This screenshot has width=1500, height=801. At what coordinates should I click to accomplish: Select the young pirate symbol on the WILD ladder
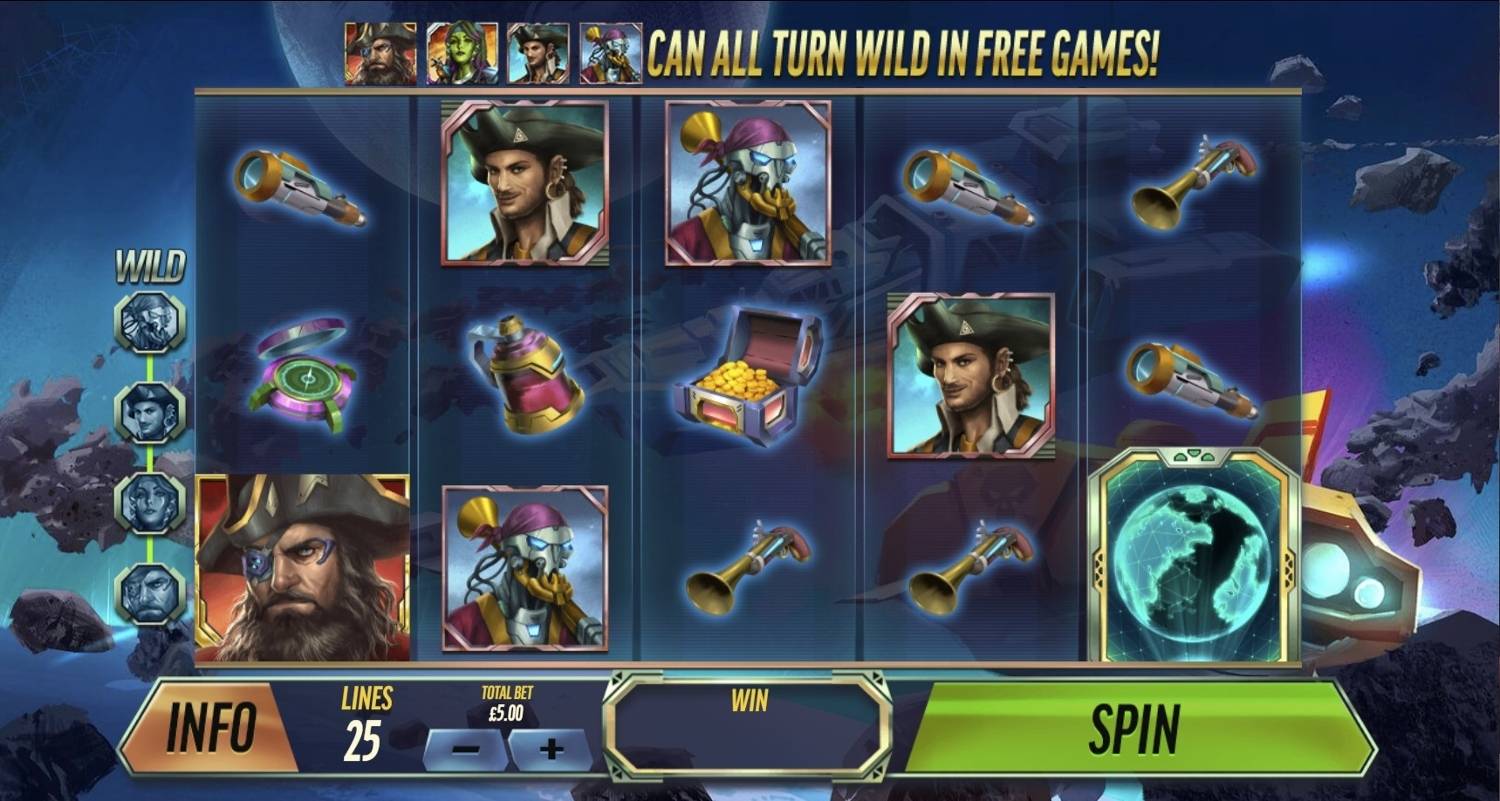point(150,413)
